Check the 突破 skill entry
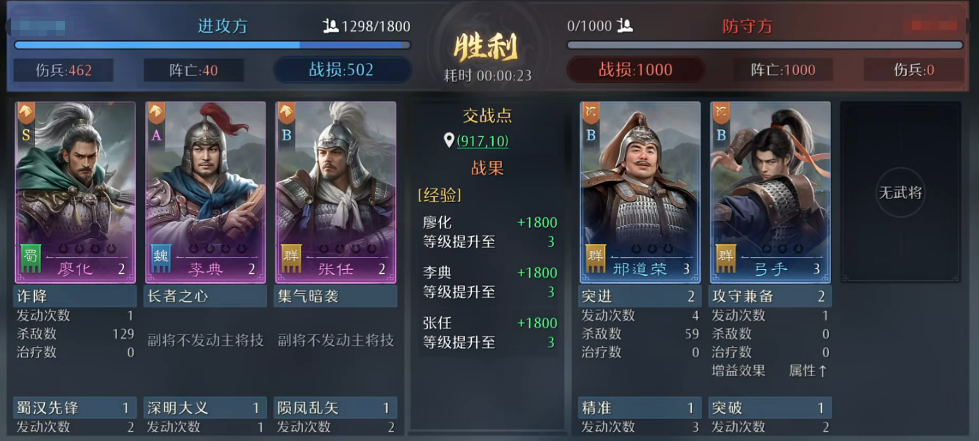This screenshot has width=979, height=441. pos(770,408)
